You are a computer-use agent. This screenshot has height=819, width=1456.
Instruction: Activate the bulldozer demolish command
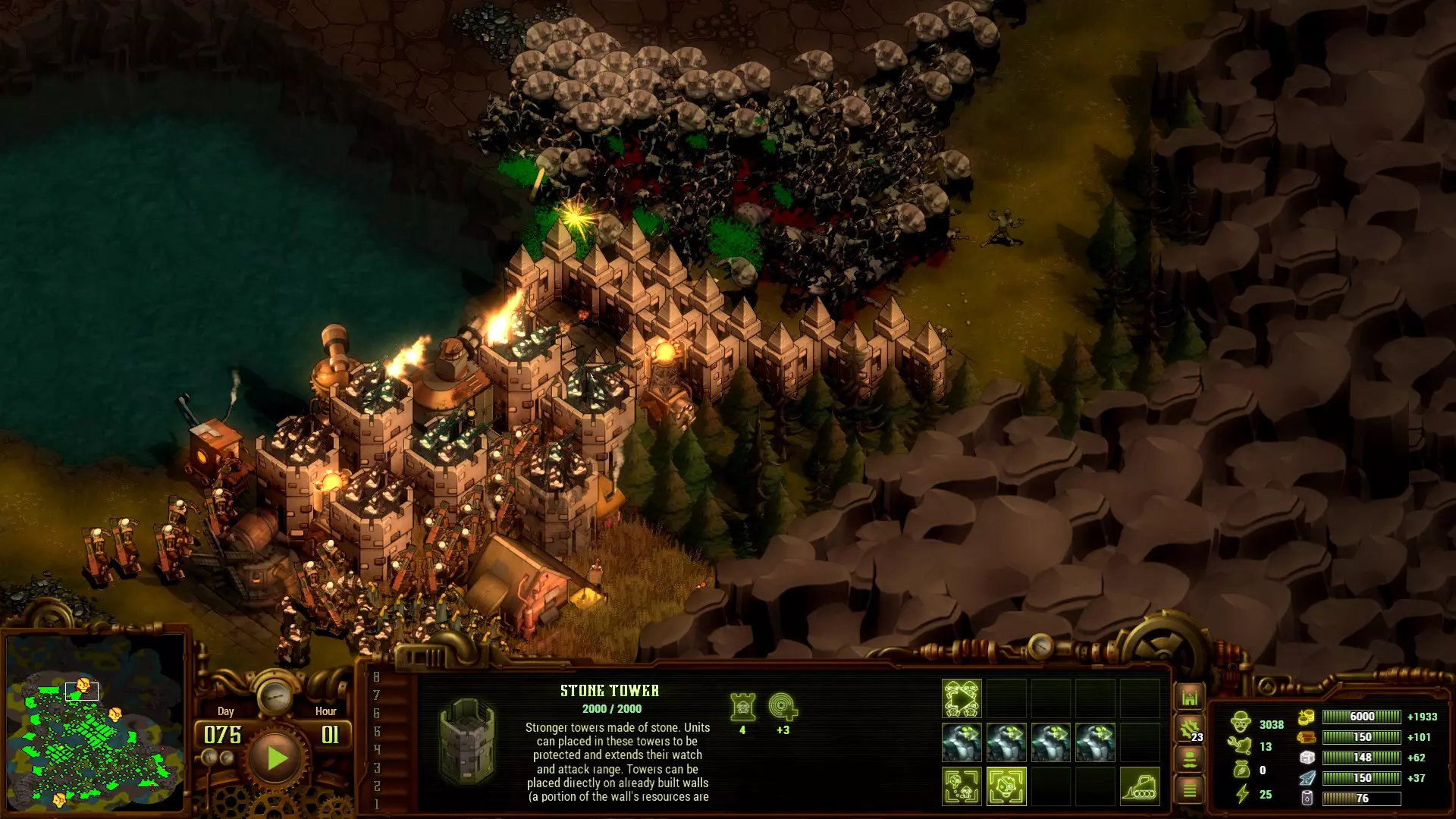click(1139, 786)
